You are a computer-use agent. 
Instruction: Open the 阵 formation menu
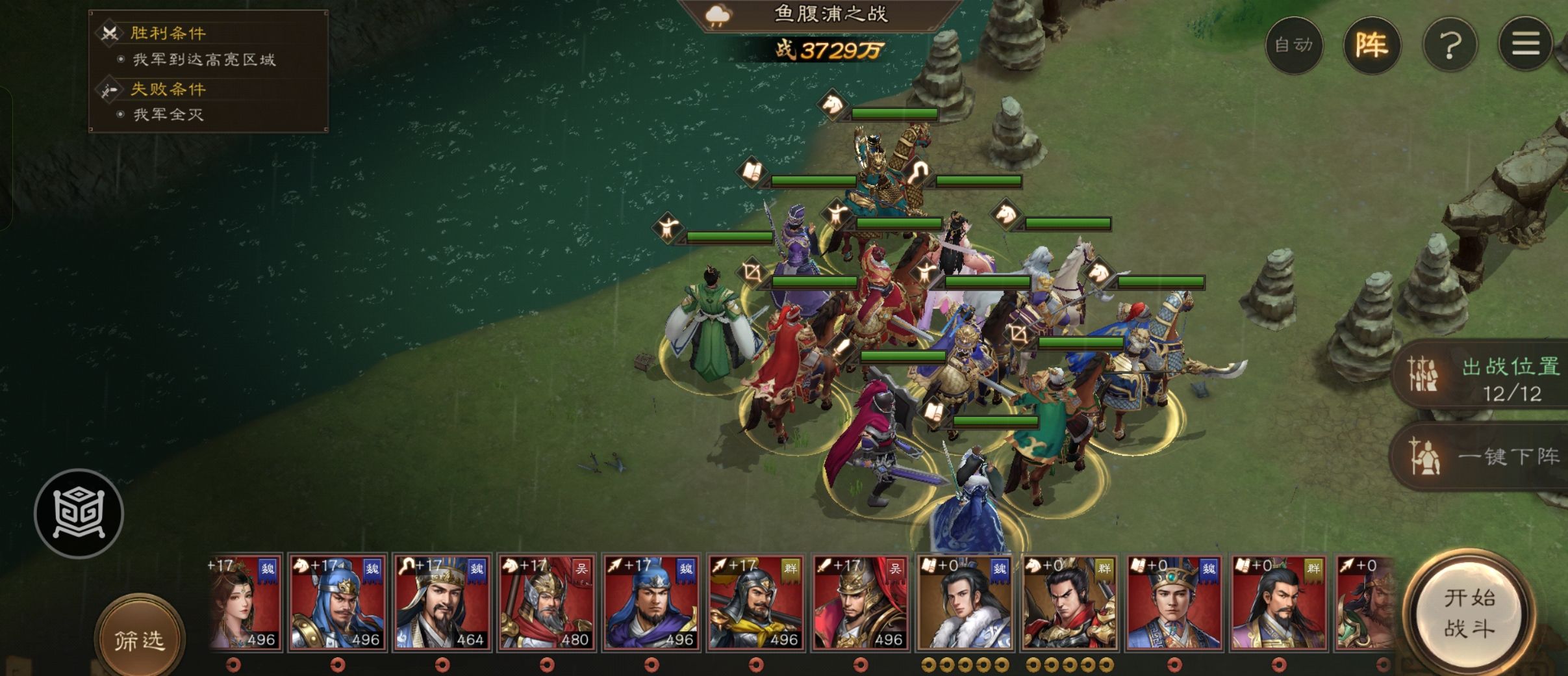(x=1371, y=45)
